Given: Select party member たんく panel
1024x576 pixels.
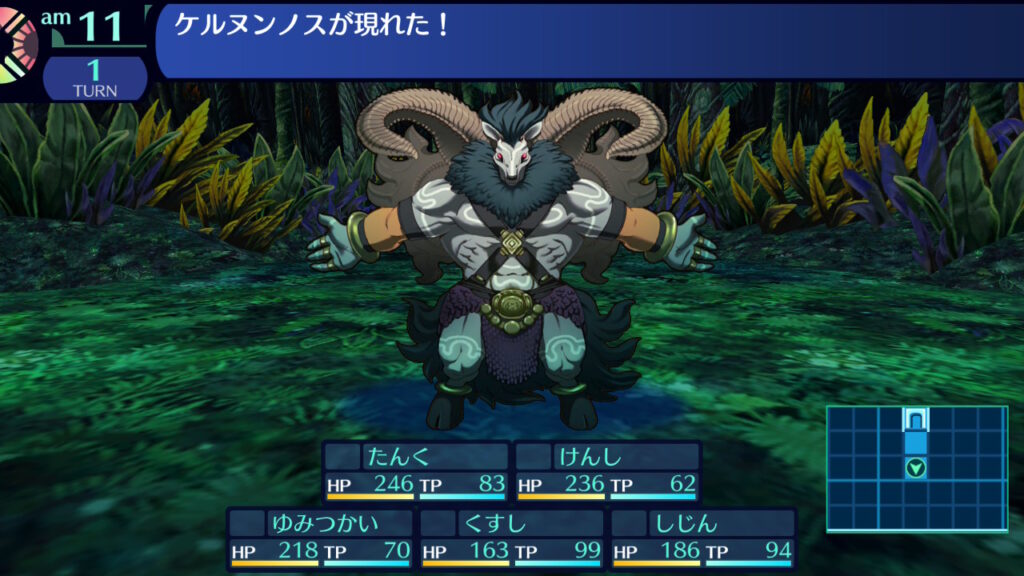Looking at the screenshot, I should tap(415, 471).
